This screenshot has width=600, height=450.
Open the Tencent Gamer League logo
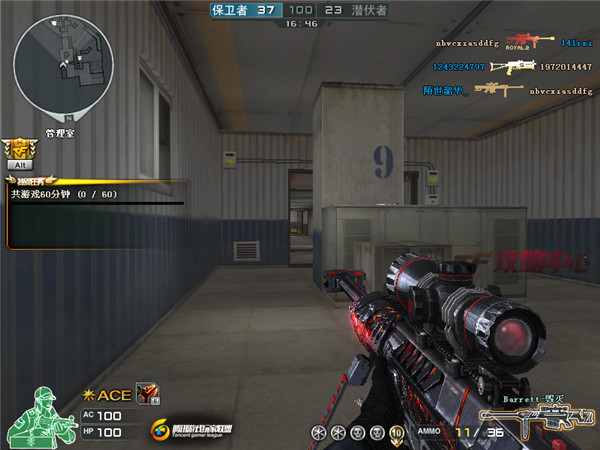[x=190, y=430]
